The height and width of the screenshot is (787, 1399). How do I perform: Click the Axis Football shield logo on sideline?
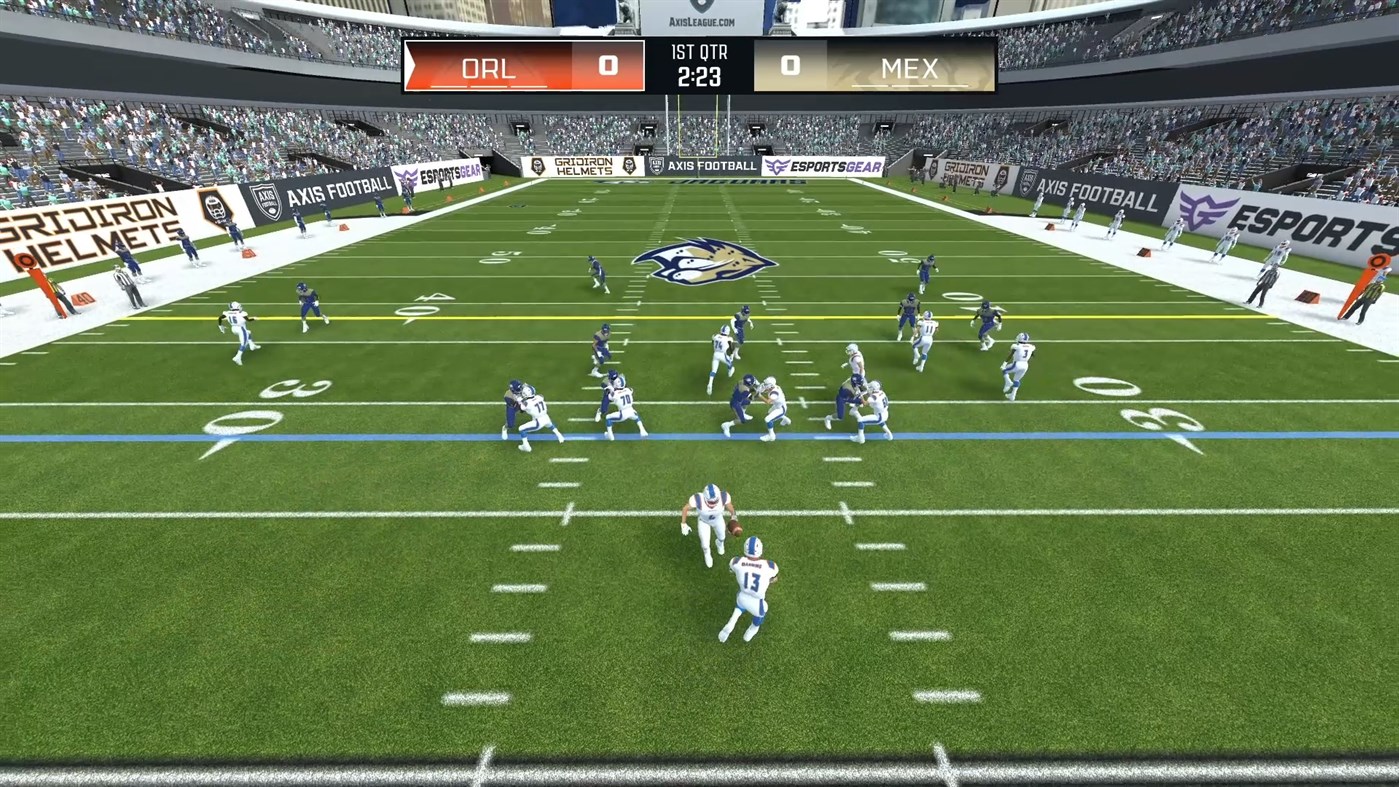pyautogui.click(x=265, y=200)
